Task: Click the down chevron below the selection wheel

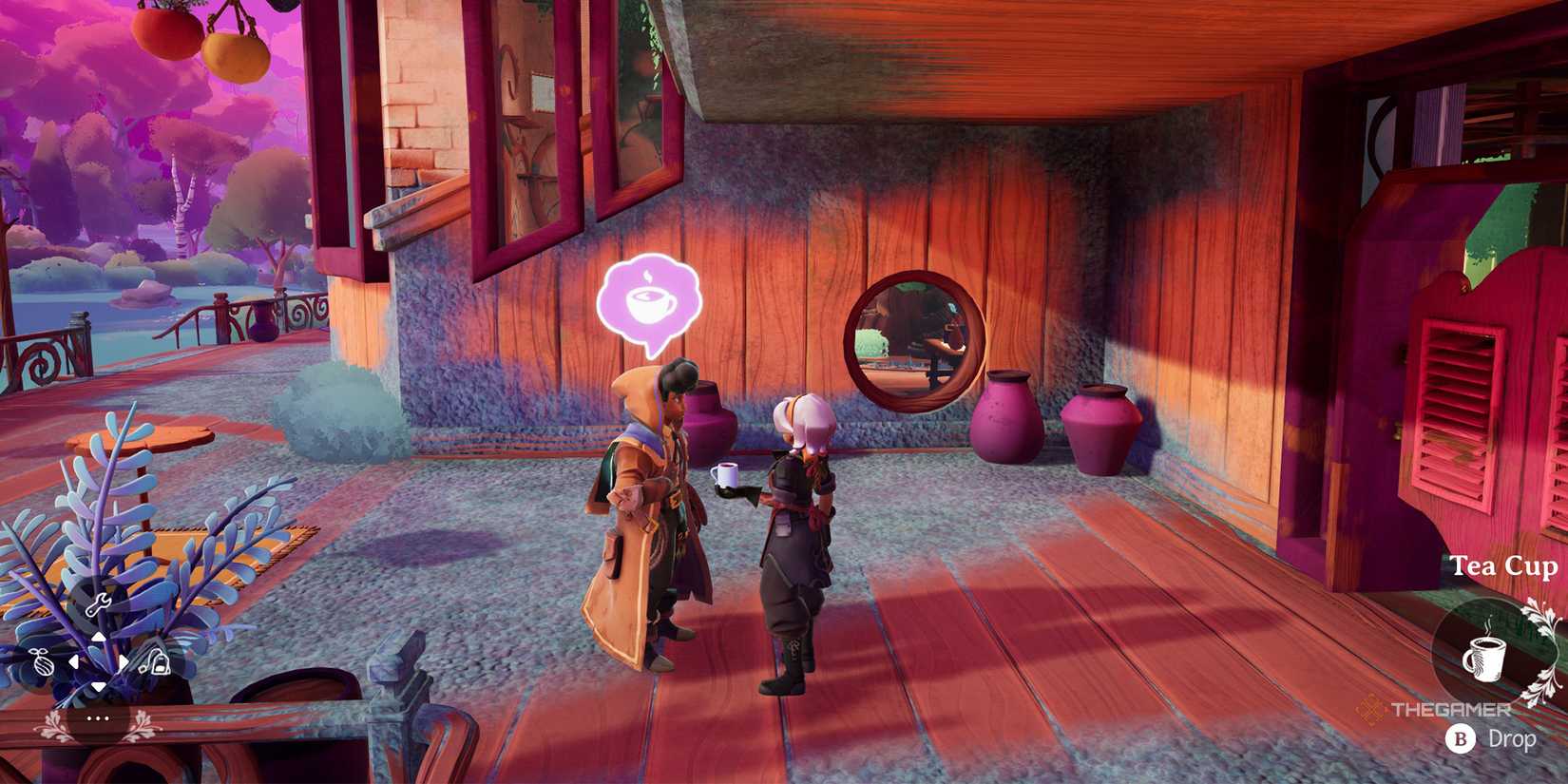Action: tap(98, 685)
